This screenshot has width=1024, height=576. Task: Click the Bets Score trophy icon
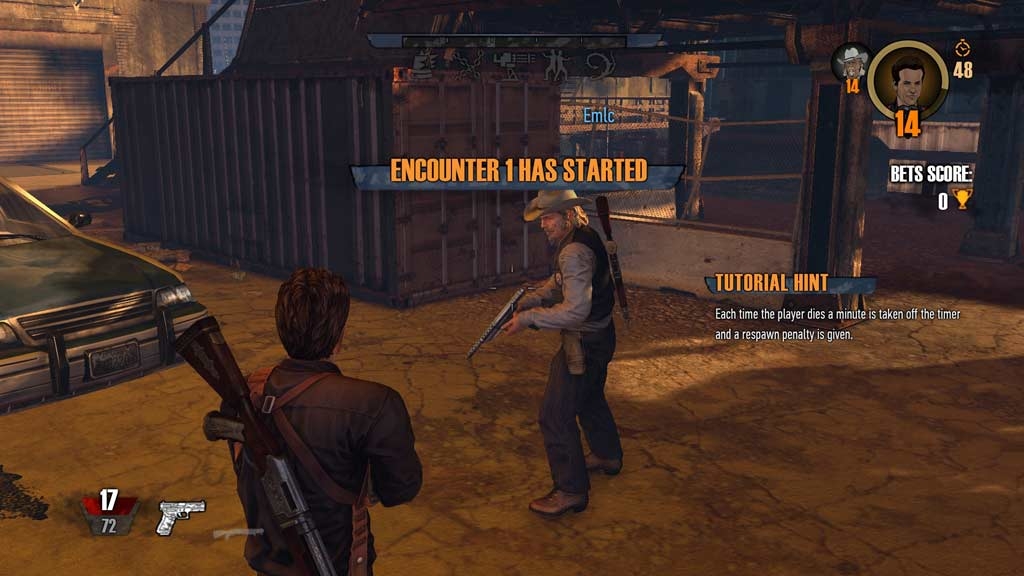[x=962, y=201]
